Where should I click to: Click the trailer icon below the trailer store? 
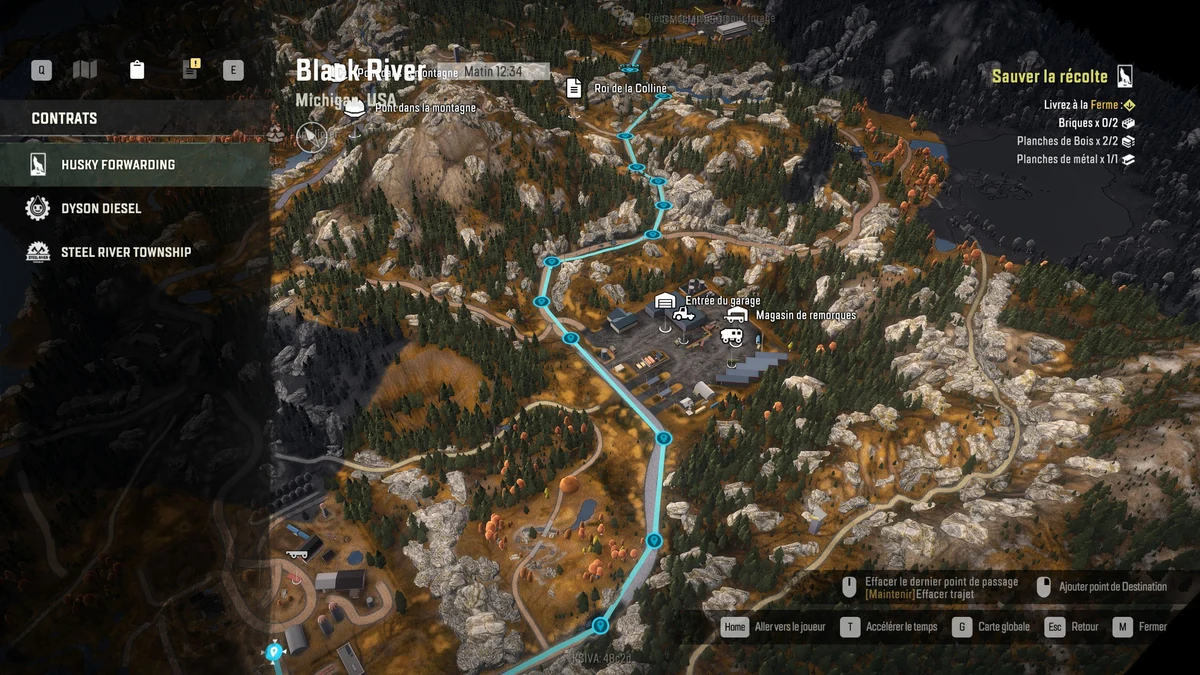pyautogui.click(x=731, y=337)
